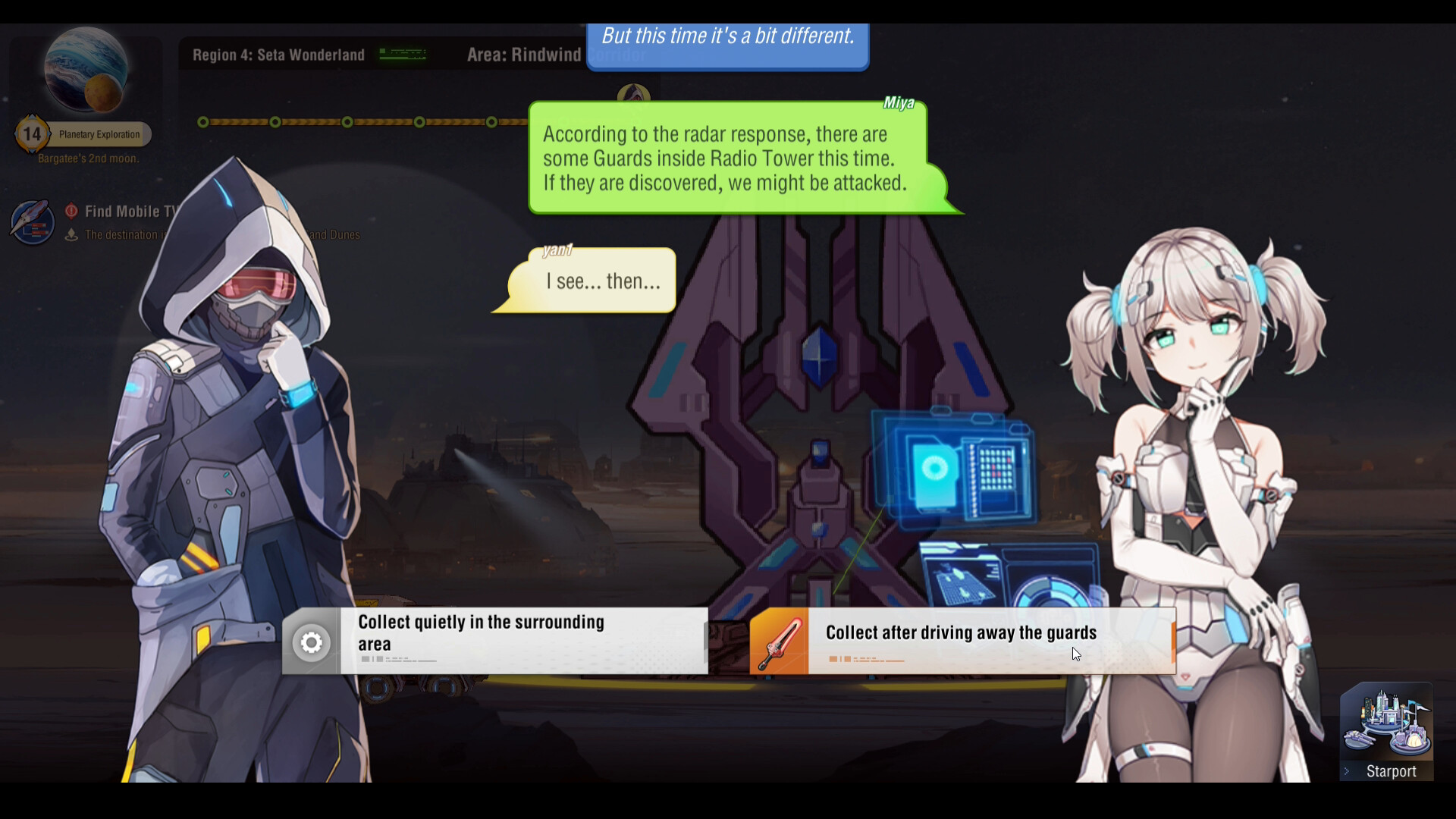This screenshot has width=1456, height=819.
Task: Click the Region 4: Seta Wonderland header
Action: pyautogui.click(x=277, y=55)
